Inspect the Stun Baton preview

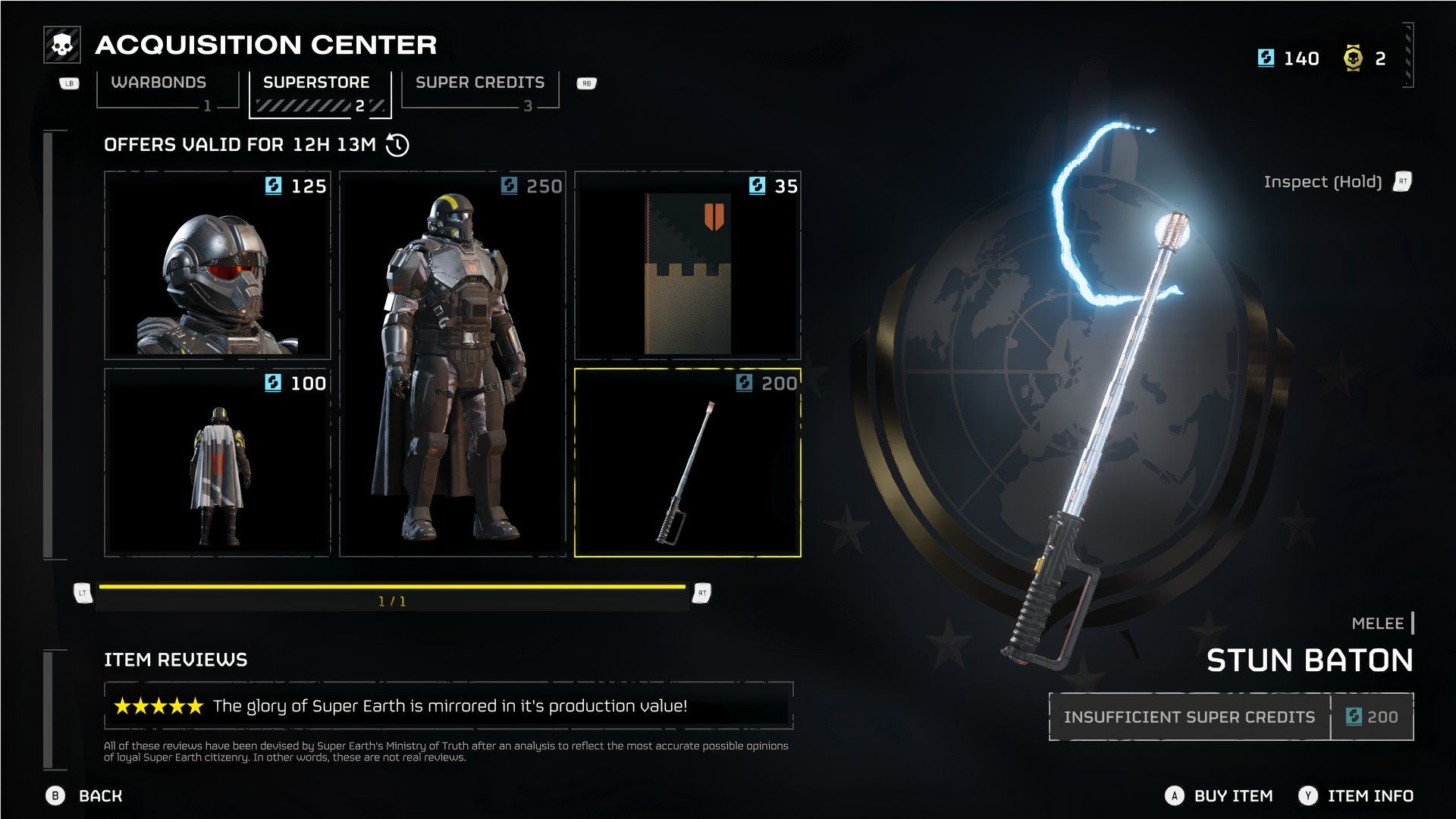click(x=1323, y=182)
